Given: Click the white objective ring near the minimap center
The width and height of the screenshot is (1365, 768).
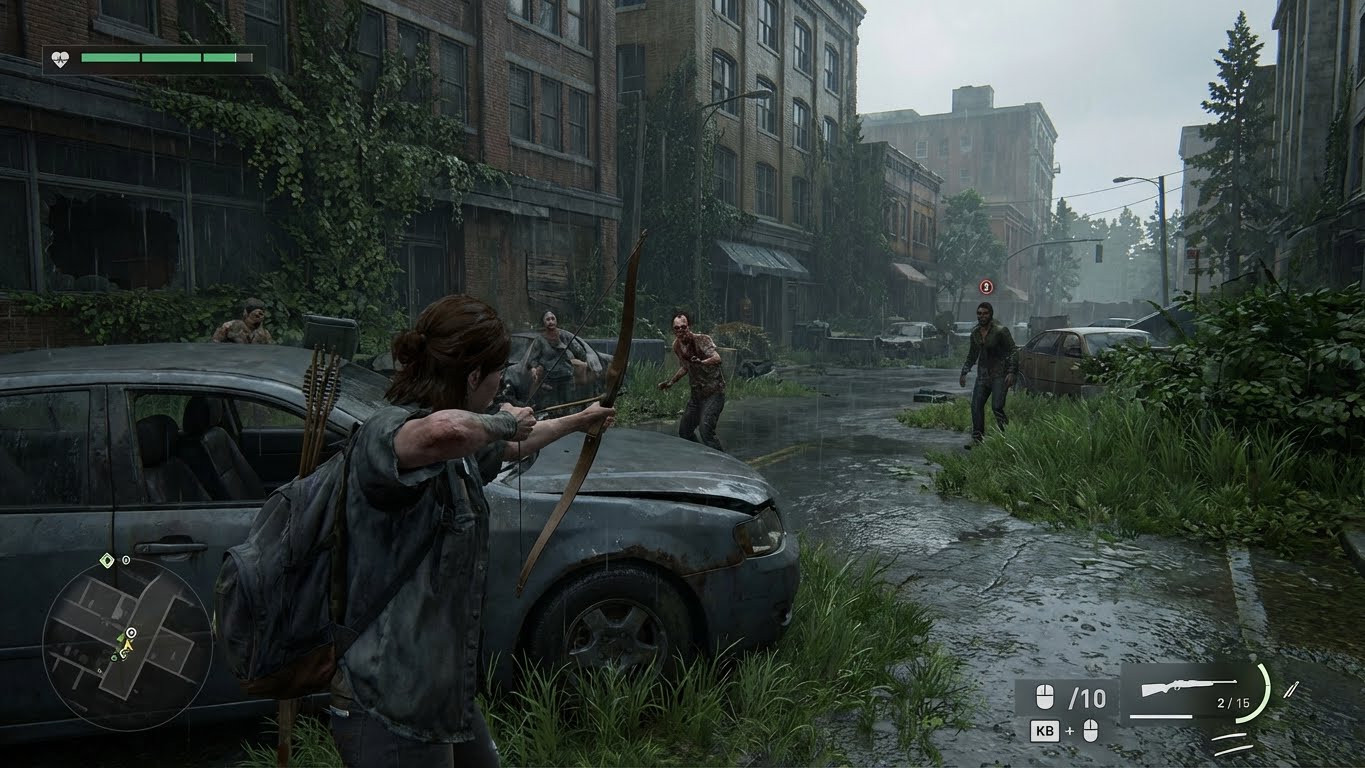Looking at the screenshot, I should [x=131, y=632].
